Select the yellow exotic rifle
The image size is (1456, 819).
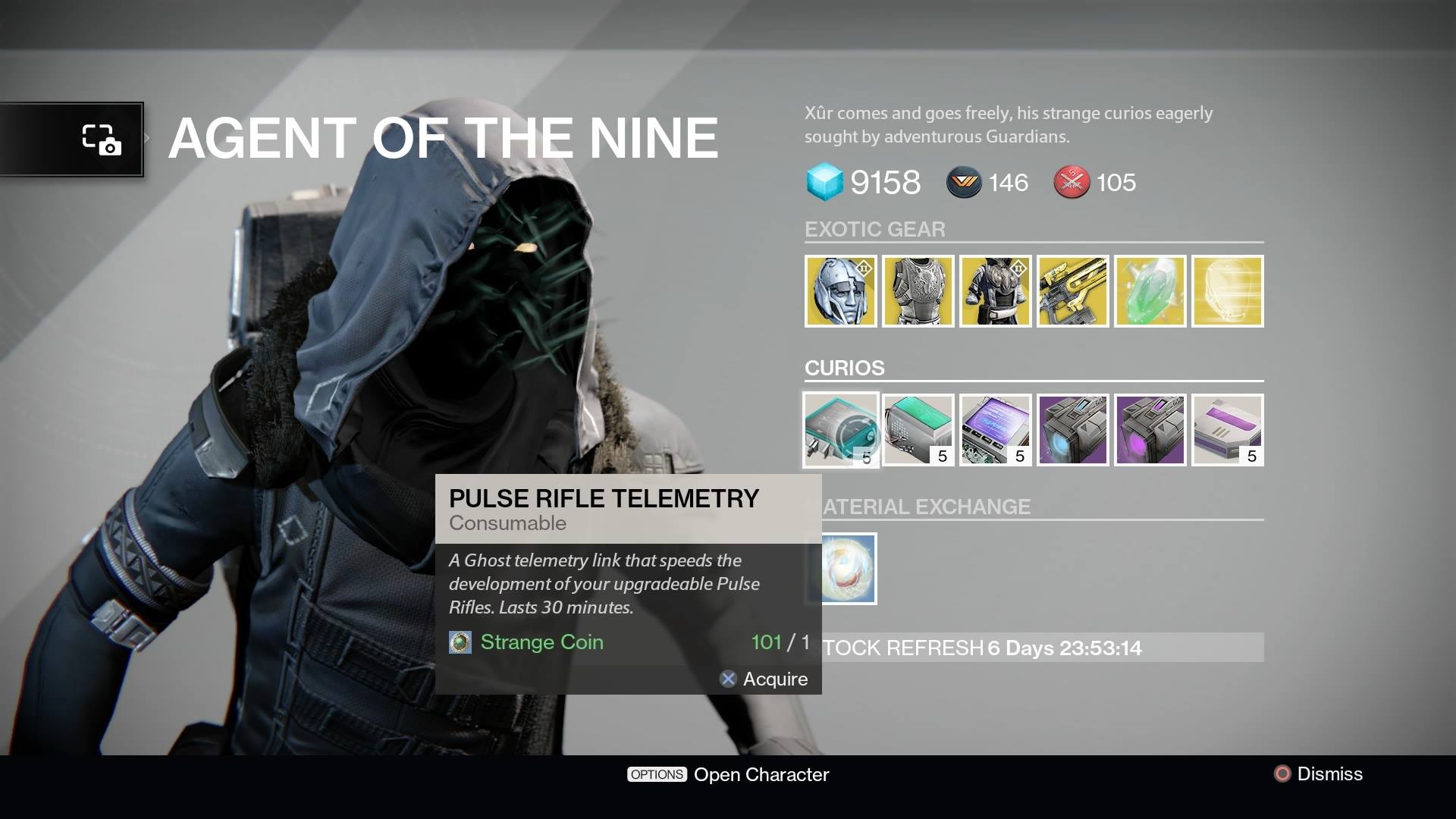click(x=1073, y=291)
